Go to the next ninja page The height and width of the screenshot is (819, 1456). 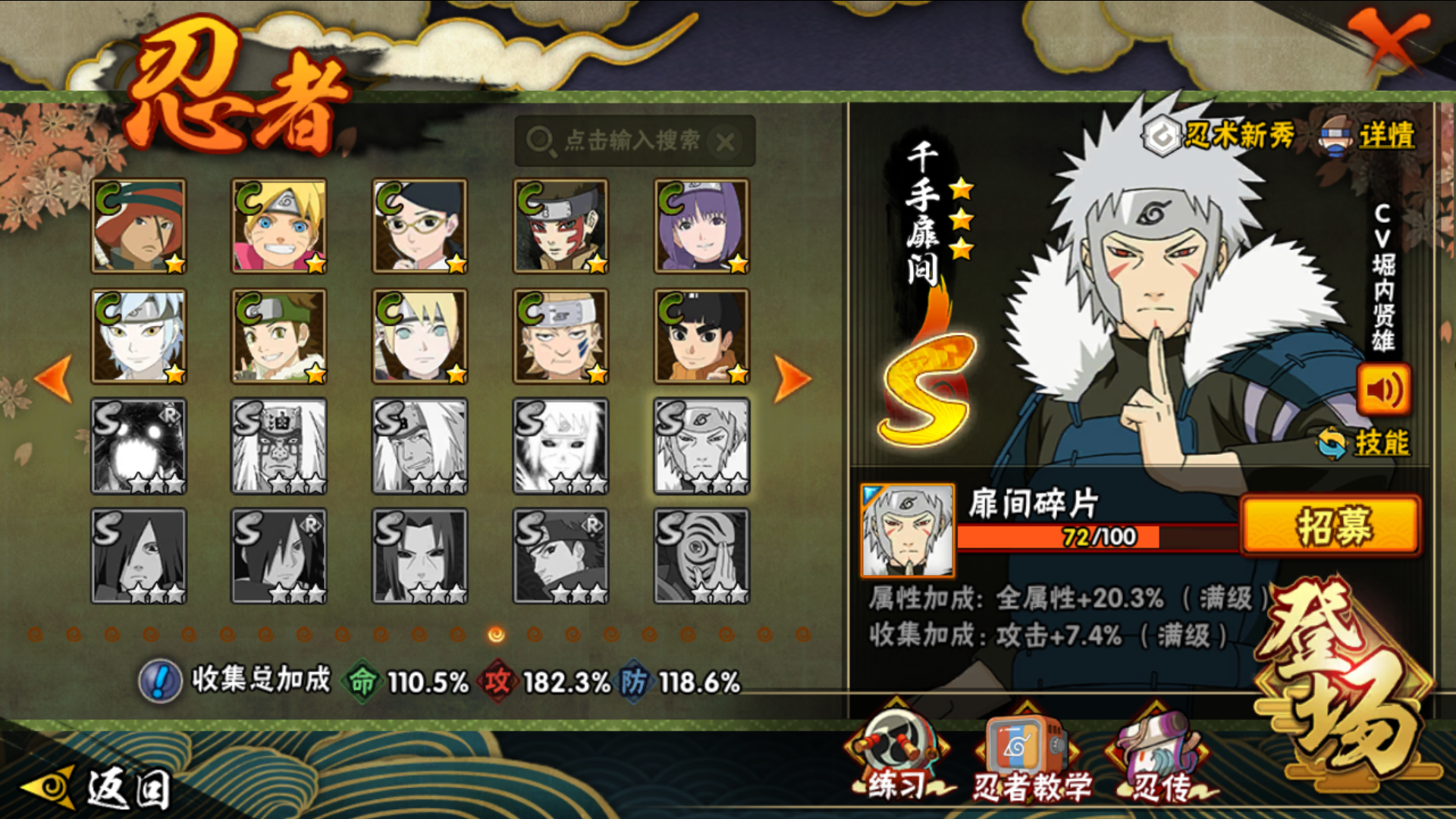pos(792,378)
